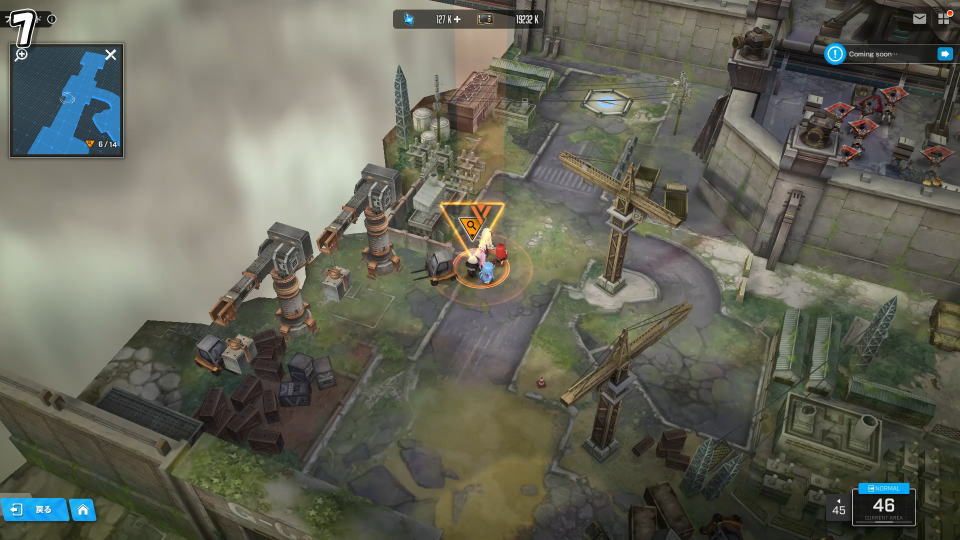
Task: Go back with the 戻る button
Action: [34, 509]
